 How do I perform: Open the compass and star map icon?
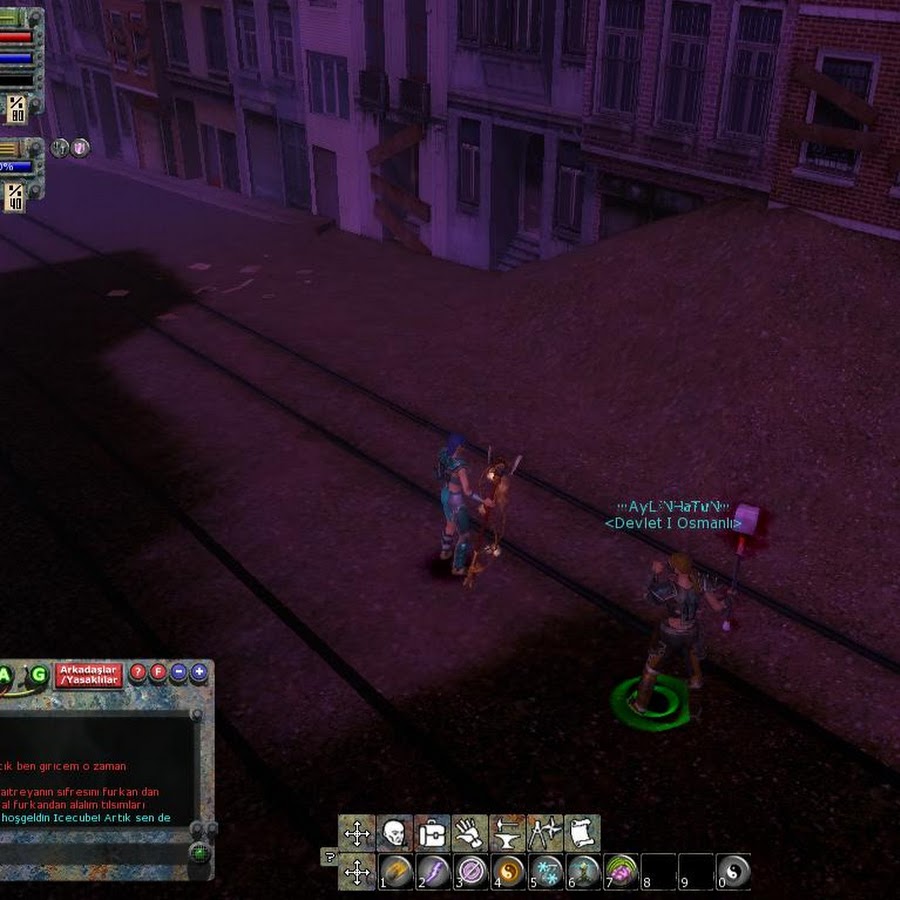545,832
